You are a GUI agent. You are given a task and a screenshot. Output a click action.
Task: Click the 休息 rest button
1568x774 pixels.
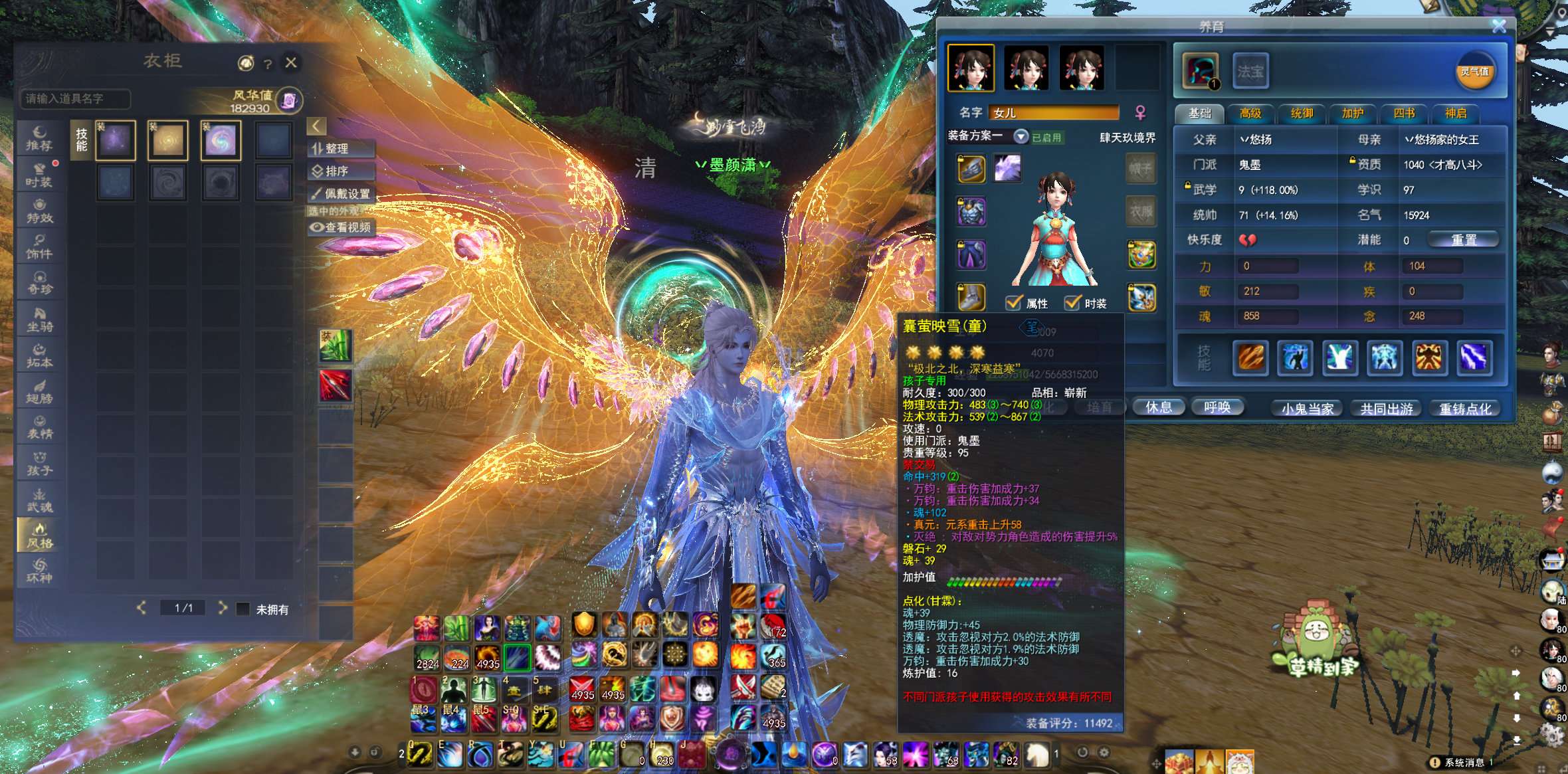[1158, 407]
